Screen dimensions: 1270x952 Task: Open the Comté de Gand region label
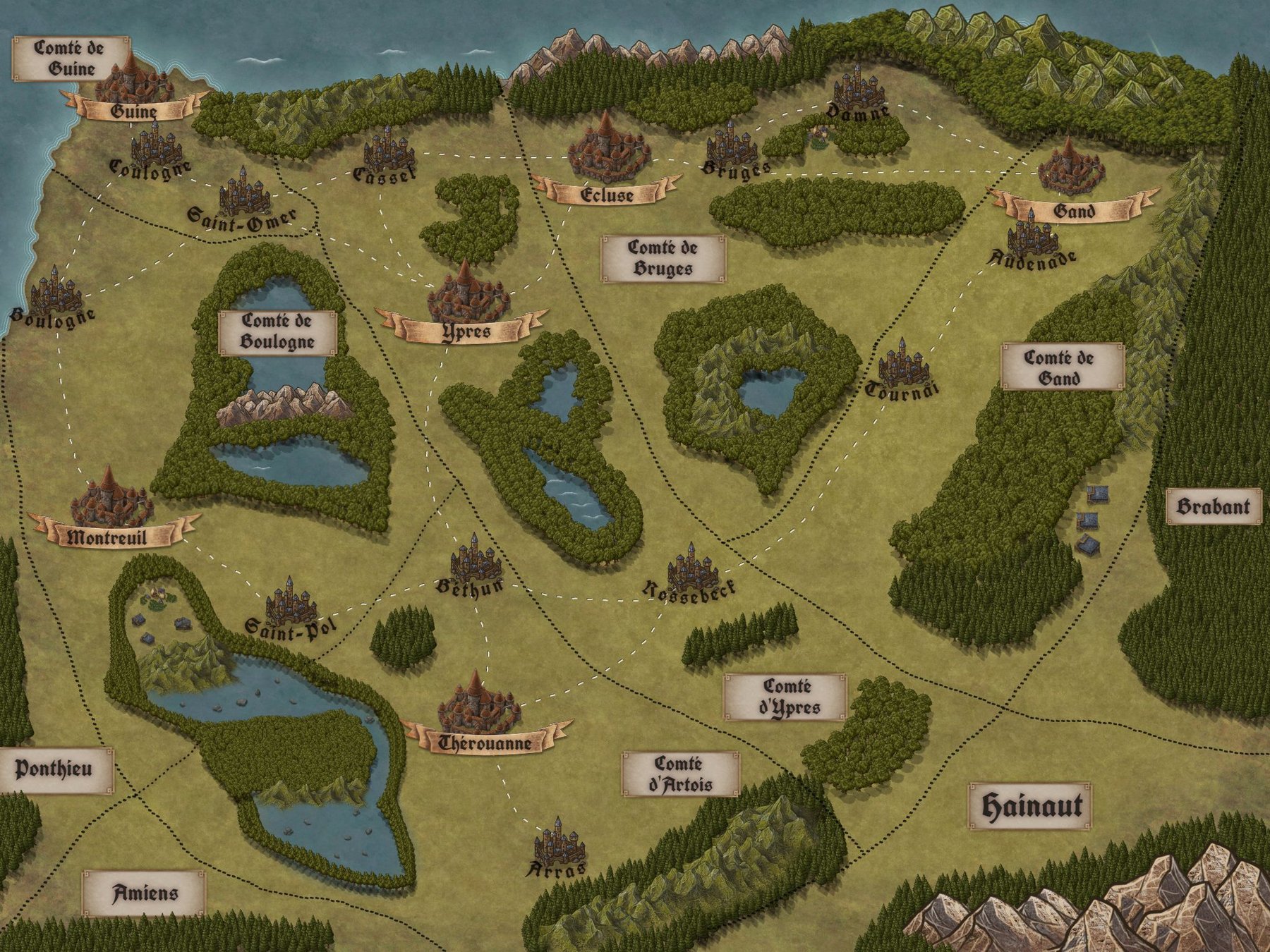pos(1061,367)
